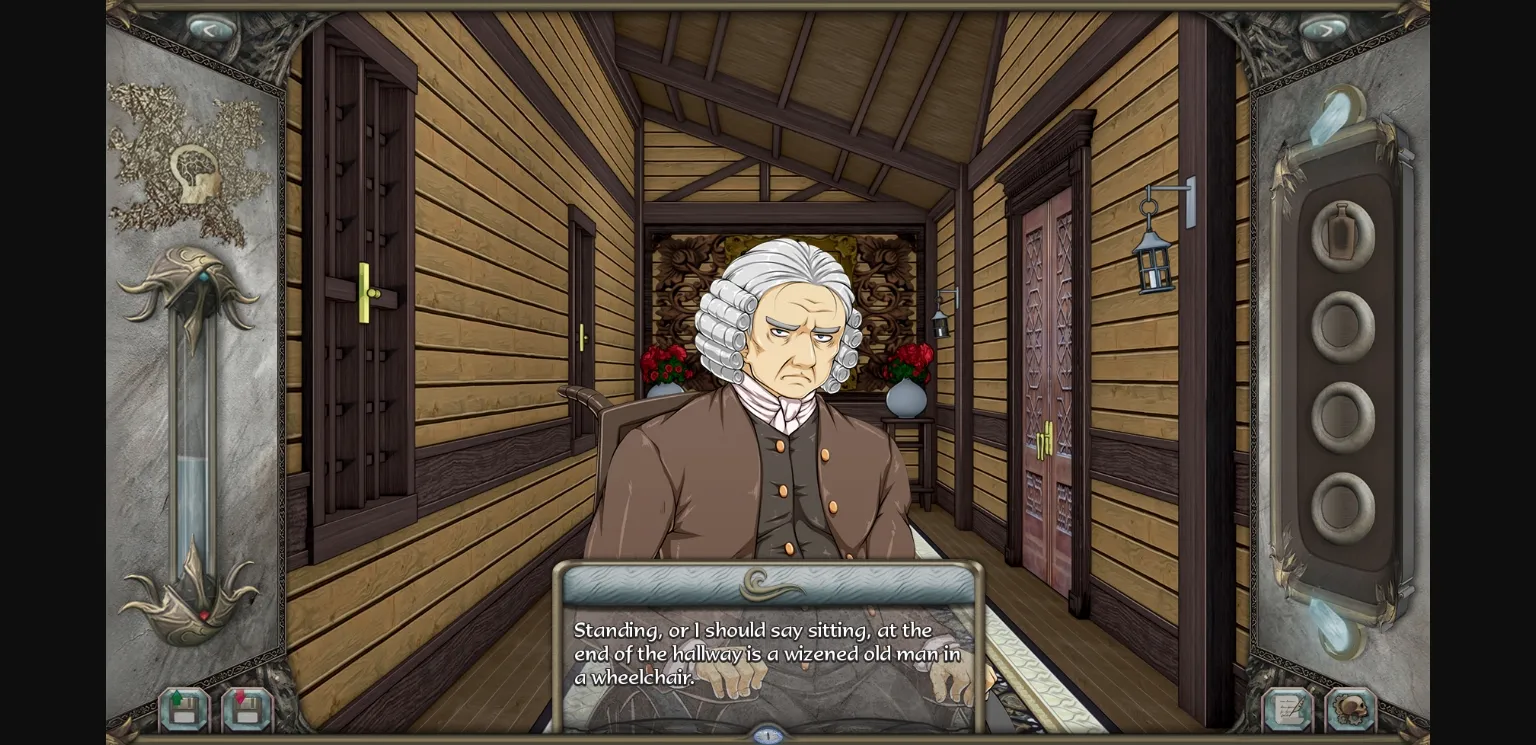The width and height of the screenshot is (1536, 745).
Task: Quick-load with the pink diskette icon
Action: click(x=245, y=709)
